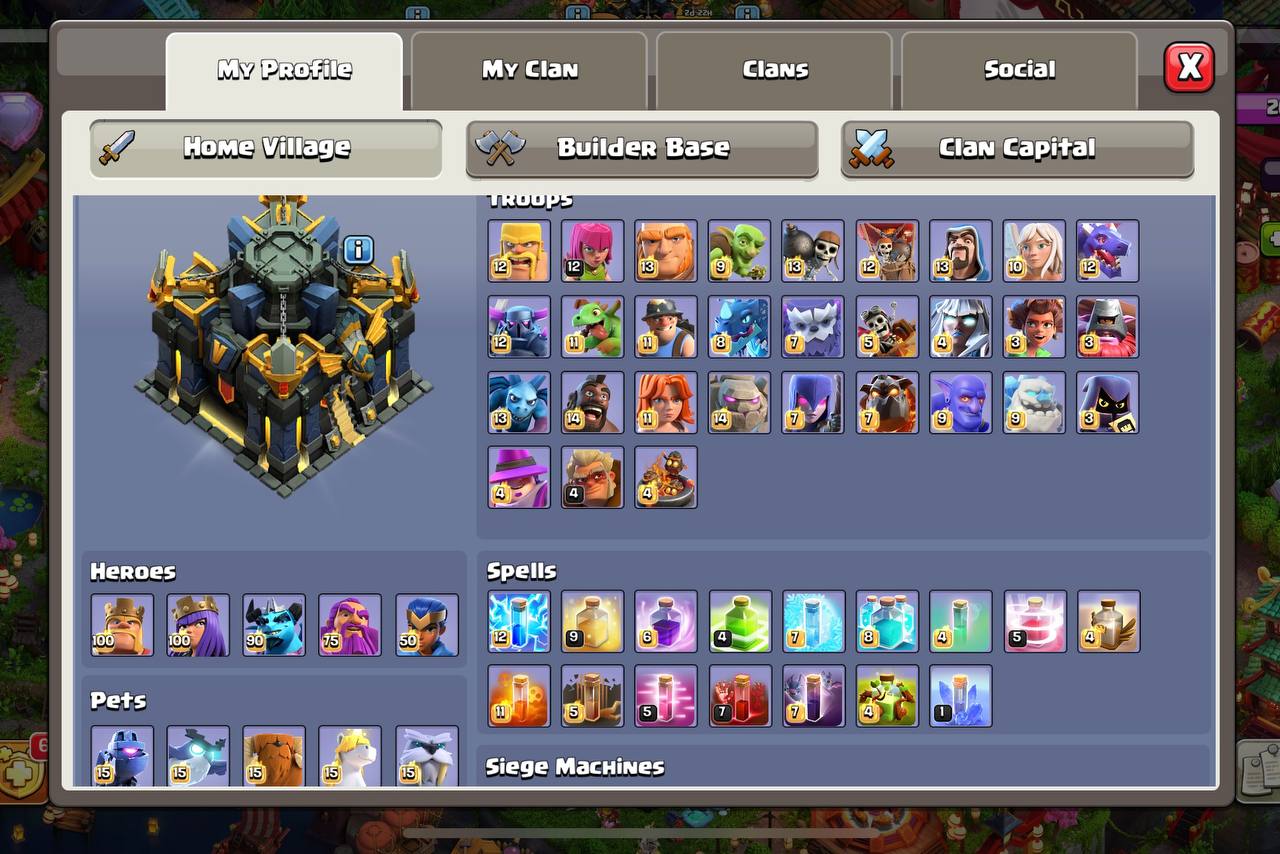Show the Builder Base profile

coord(642,148)
